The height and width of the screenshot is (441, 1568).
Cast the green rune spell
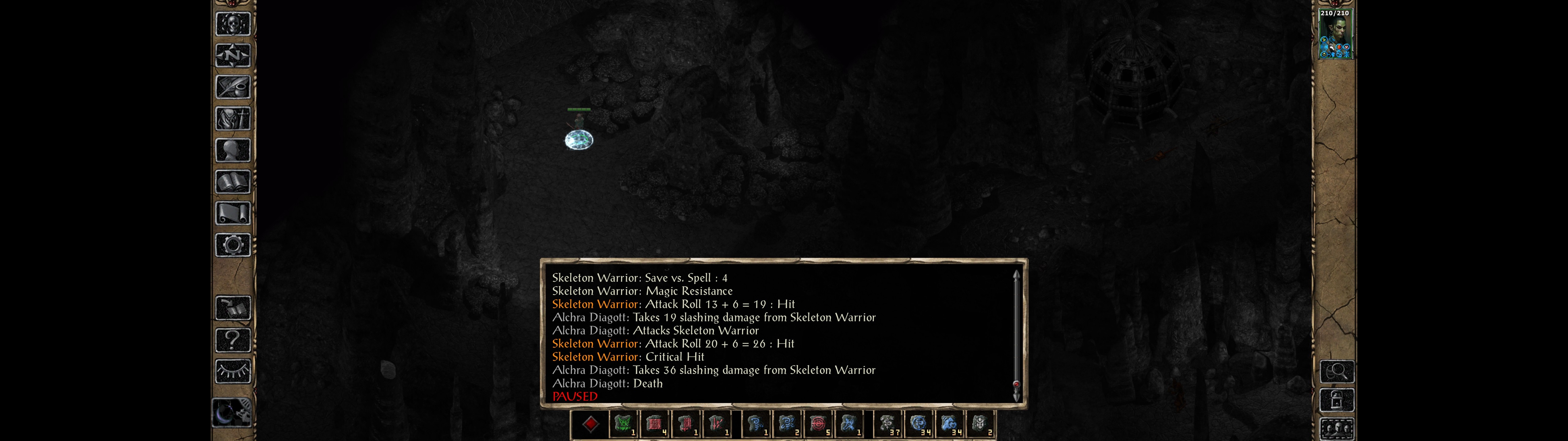623,424
